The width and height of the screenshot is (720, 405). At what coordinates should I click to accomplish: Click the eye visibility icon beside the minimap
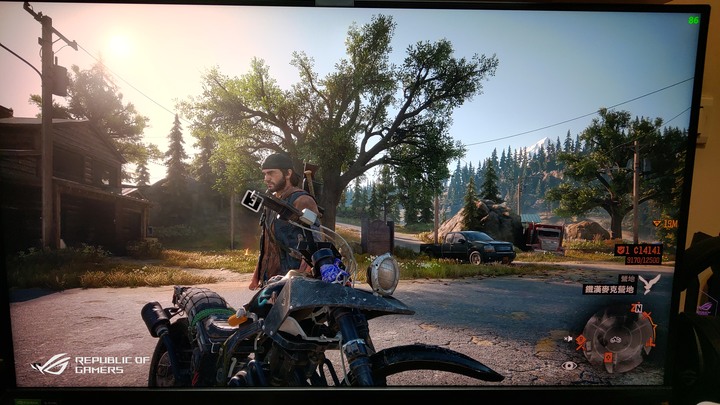[x=569, y=365]
